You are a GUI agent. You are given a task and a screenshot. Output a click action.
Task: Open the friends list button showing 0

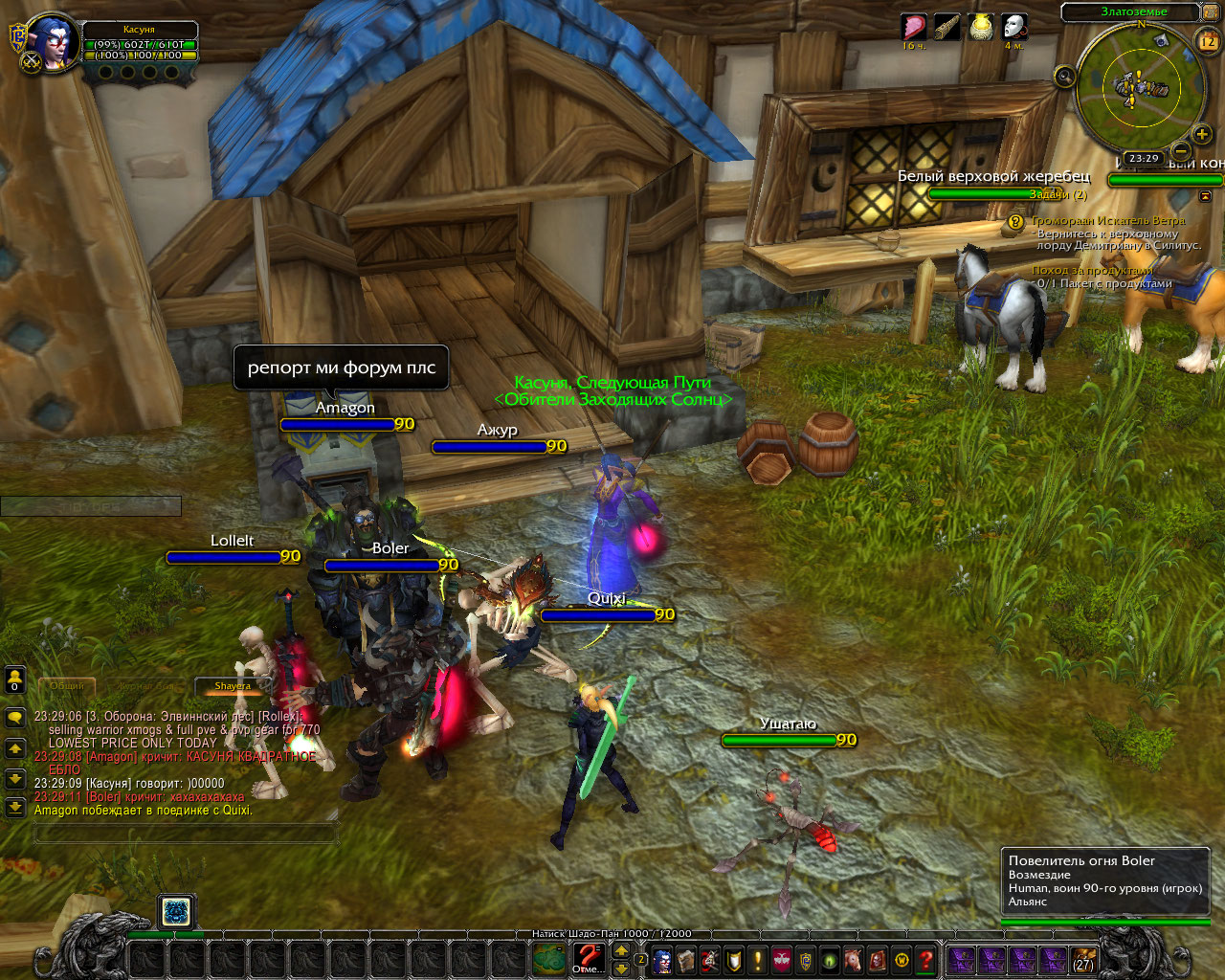[14, 679]
